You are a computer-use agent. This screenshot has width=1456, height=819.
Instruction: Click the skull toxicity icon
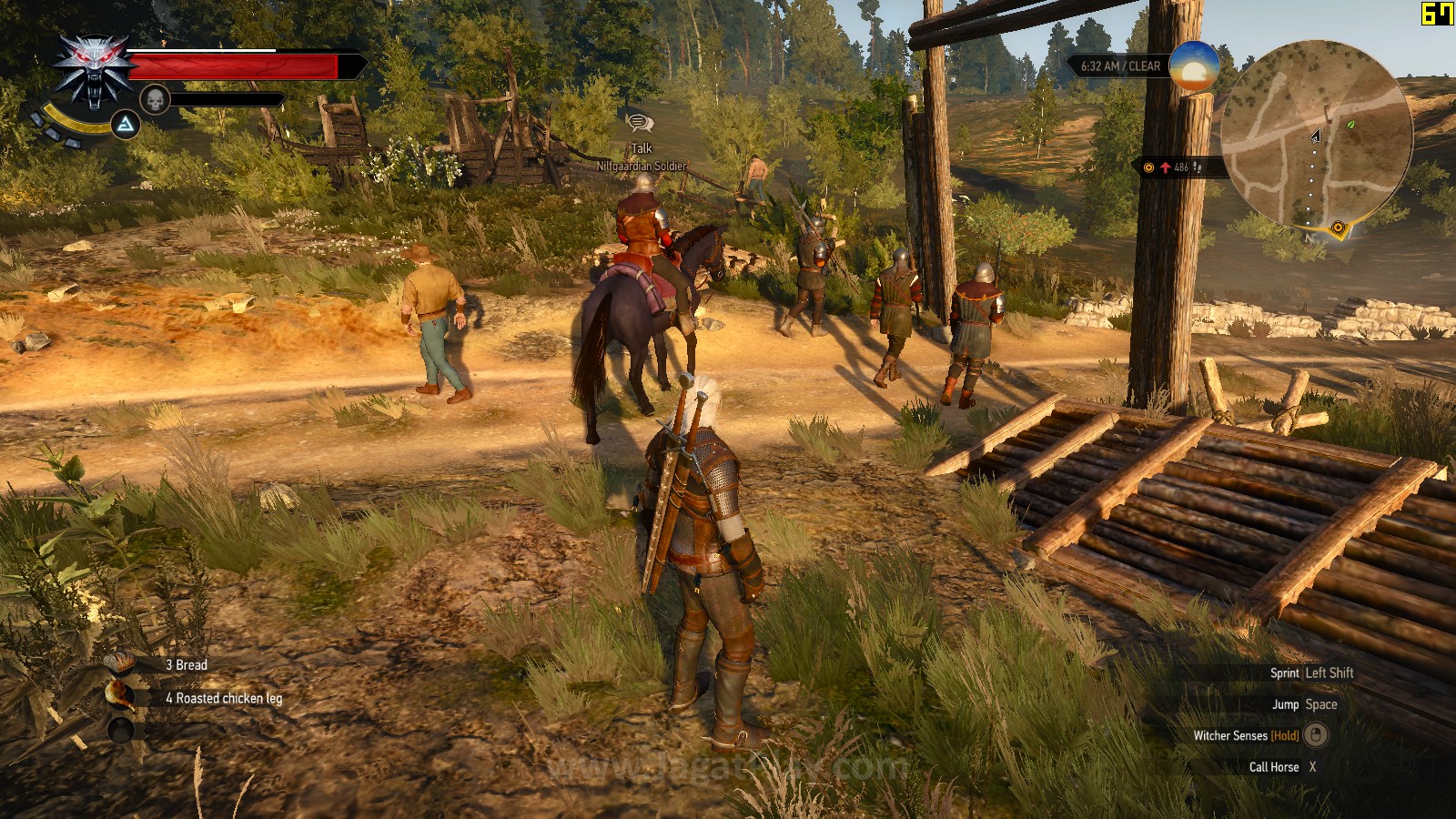pos(156,99)
